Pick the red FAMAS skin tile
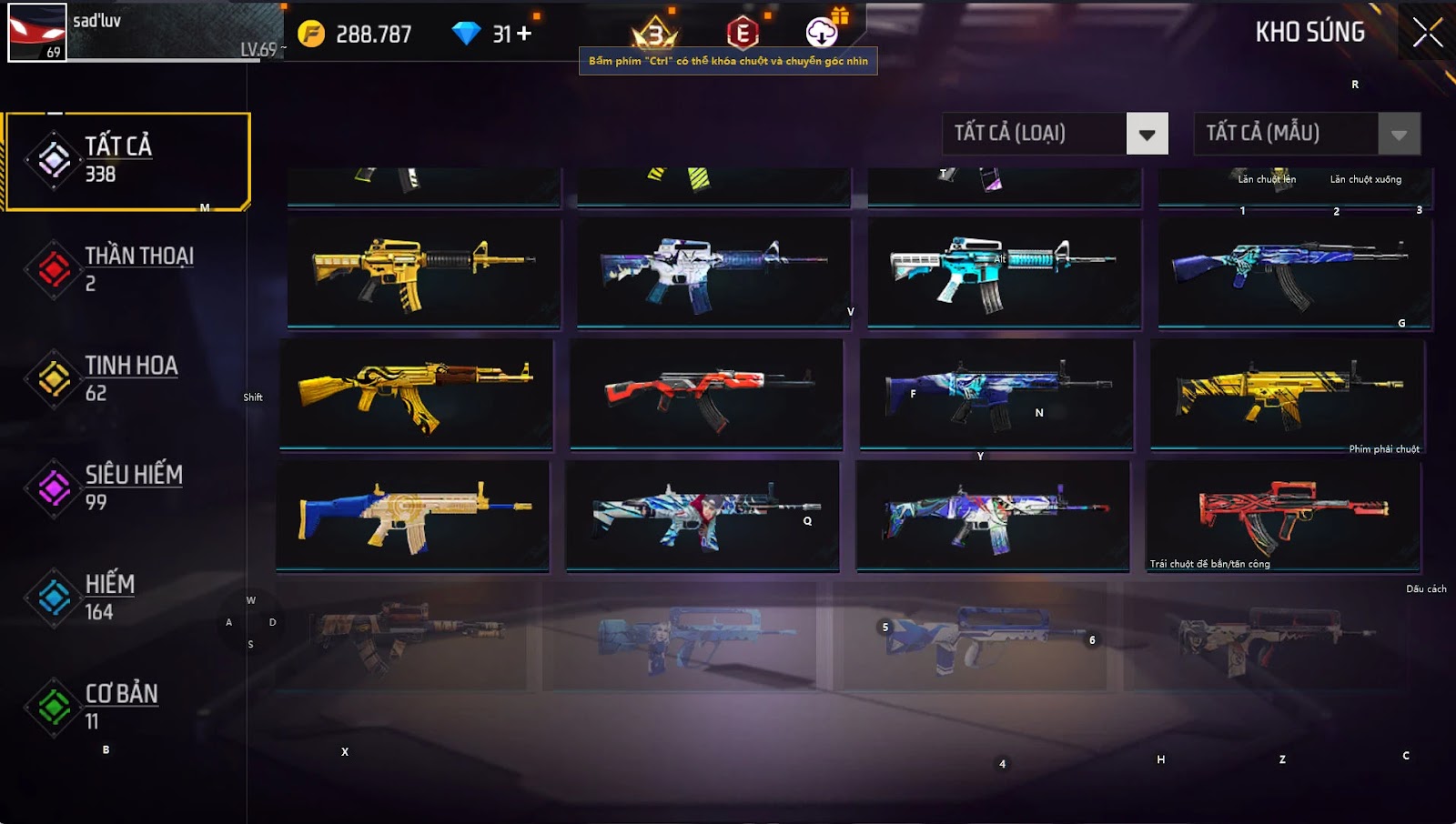 (x=1283, y=516)
